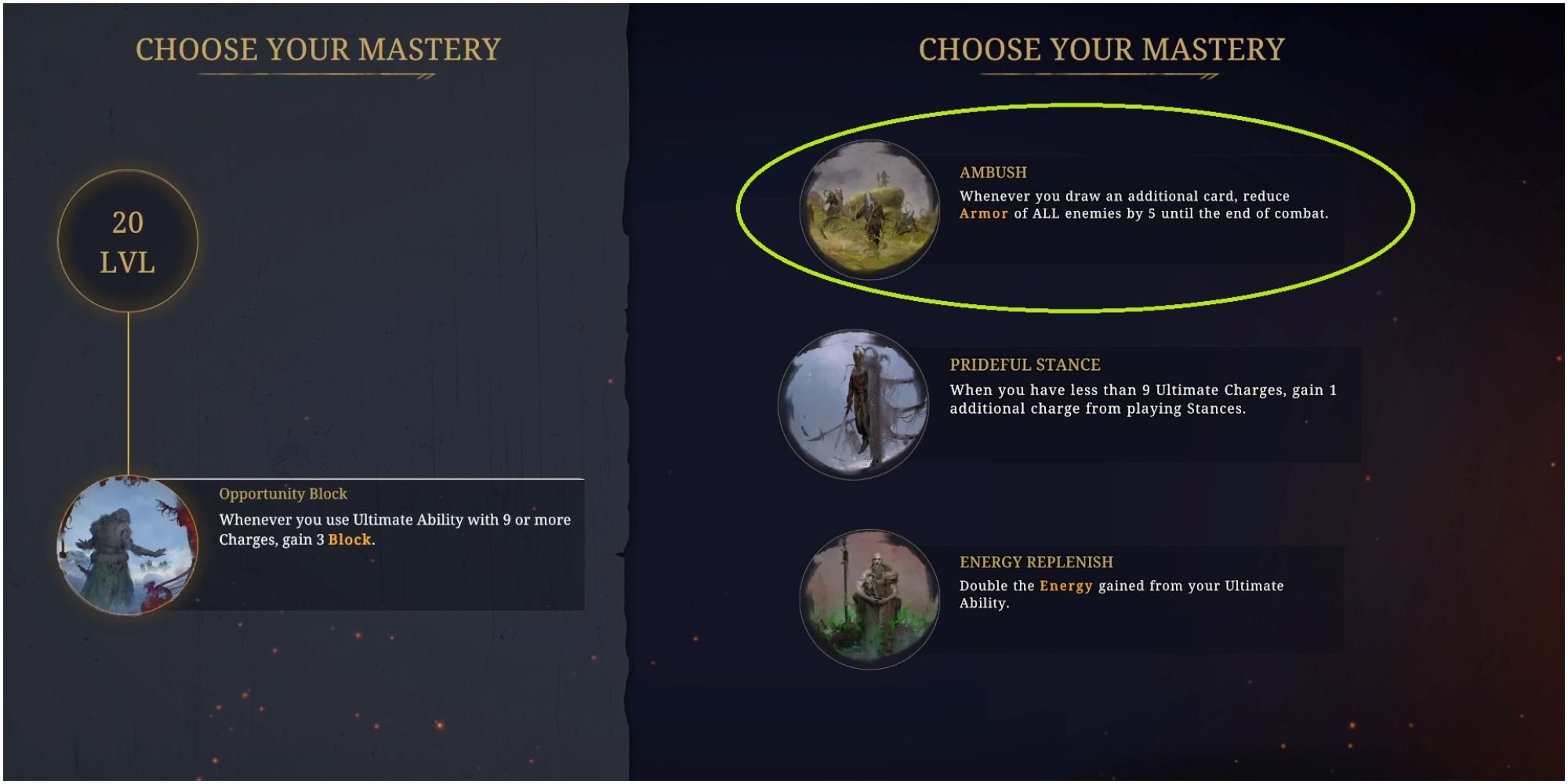This screenshot has height=784, width=1568.
Task: Click the Block keyword in Opportunity Block text
Action: point(349,541)
